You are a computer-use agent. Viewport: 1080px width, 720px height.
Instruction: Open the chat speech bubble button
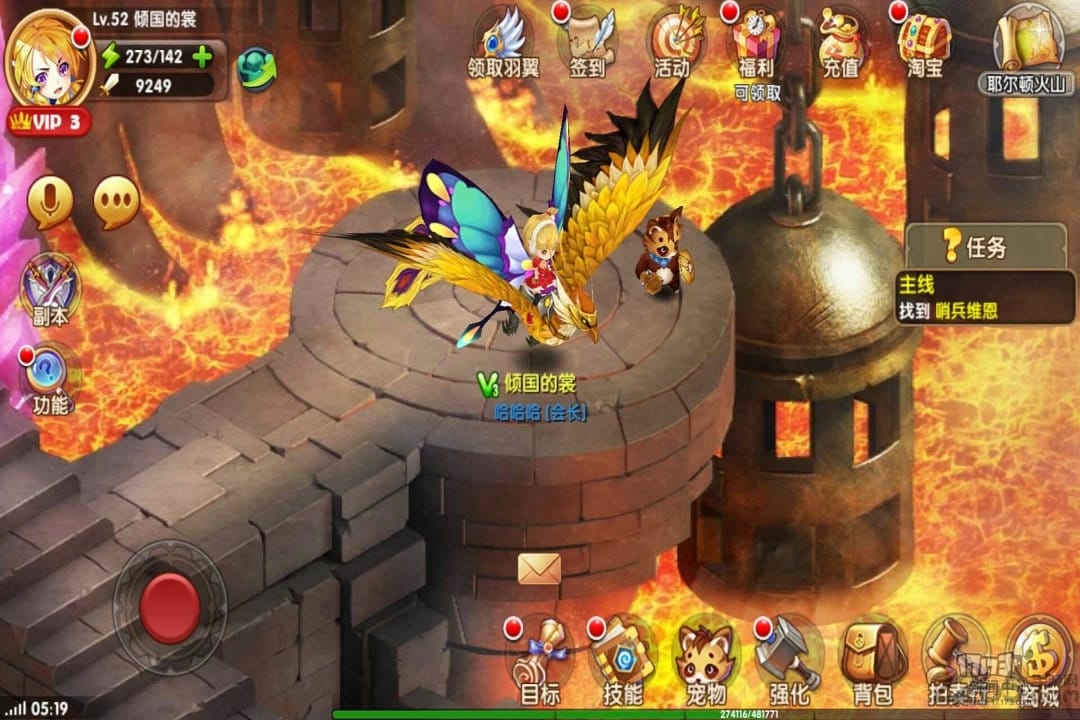point(116,201)
